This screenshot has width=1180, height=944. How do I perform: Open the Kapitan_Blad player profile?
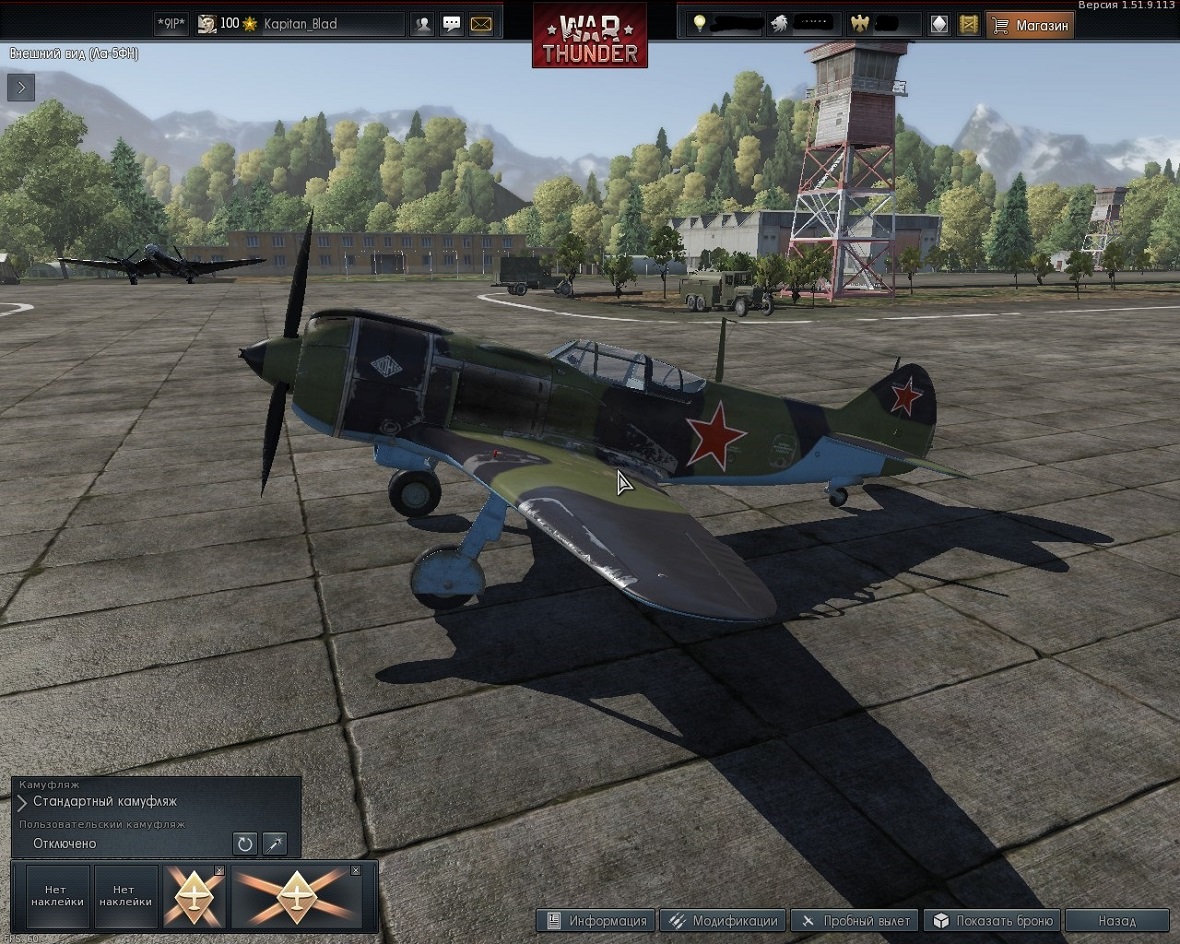coord(299,23)
